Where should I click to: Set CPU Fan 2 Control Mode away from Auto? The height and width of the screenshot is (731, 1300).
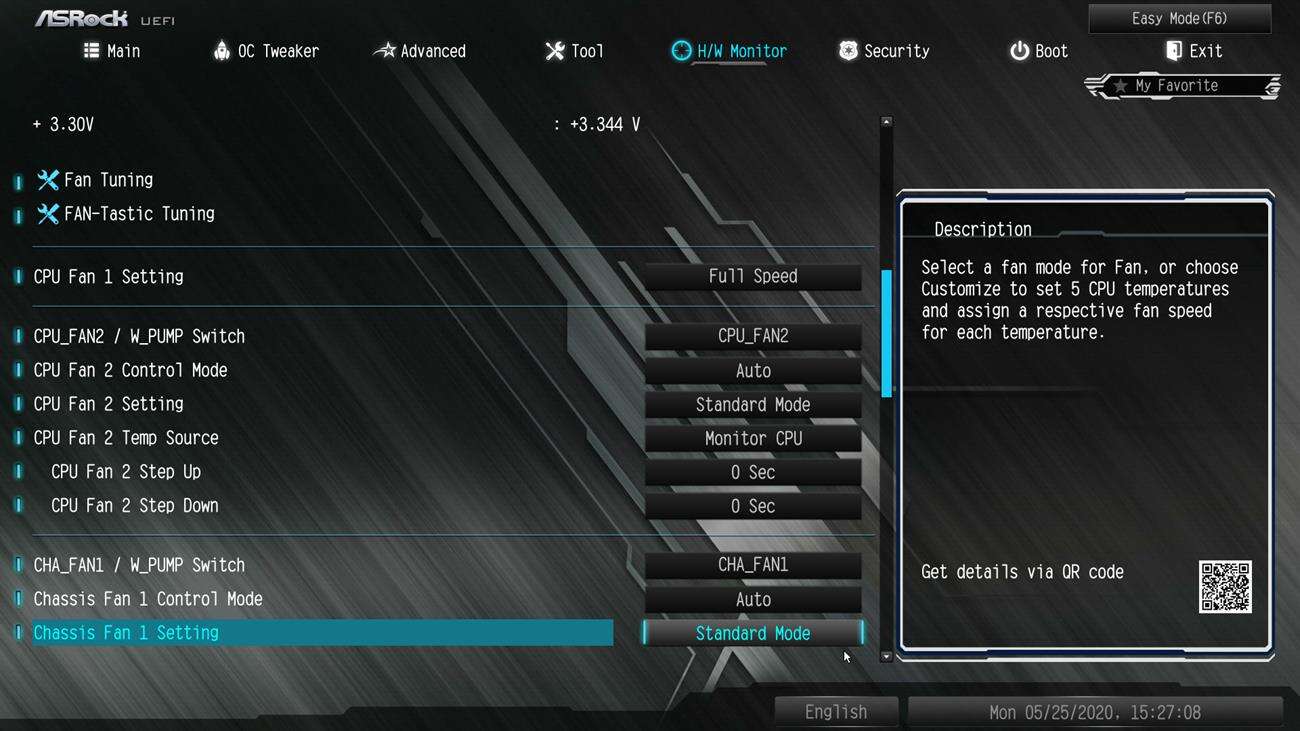tap(752, 370)
